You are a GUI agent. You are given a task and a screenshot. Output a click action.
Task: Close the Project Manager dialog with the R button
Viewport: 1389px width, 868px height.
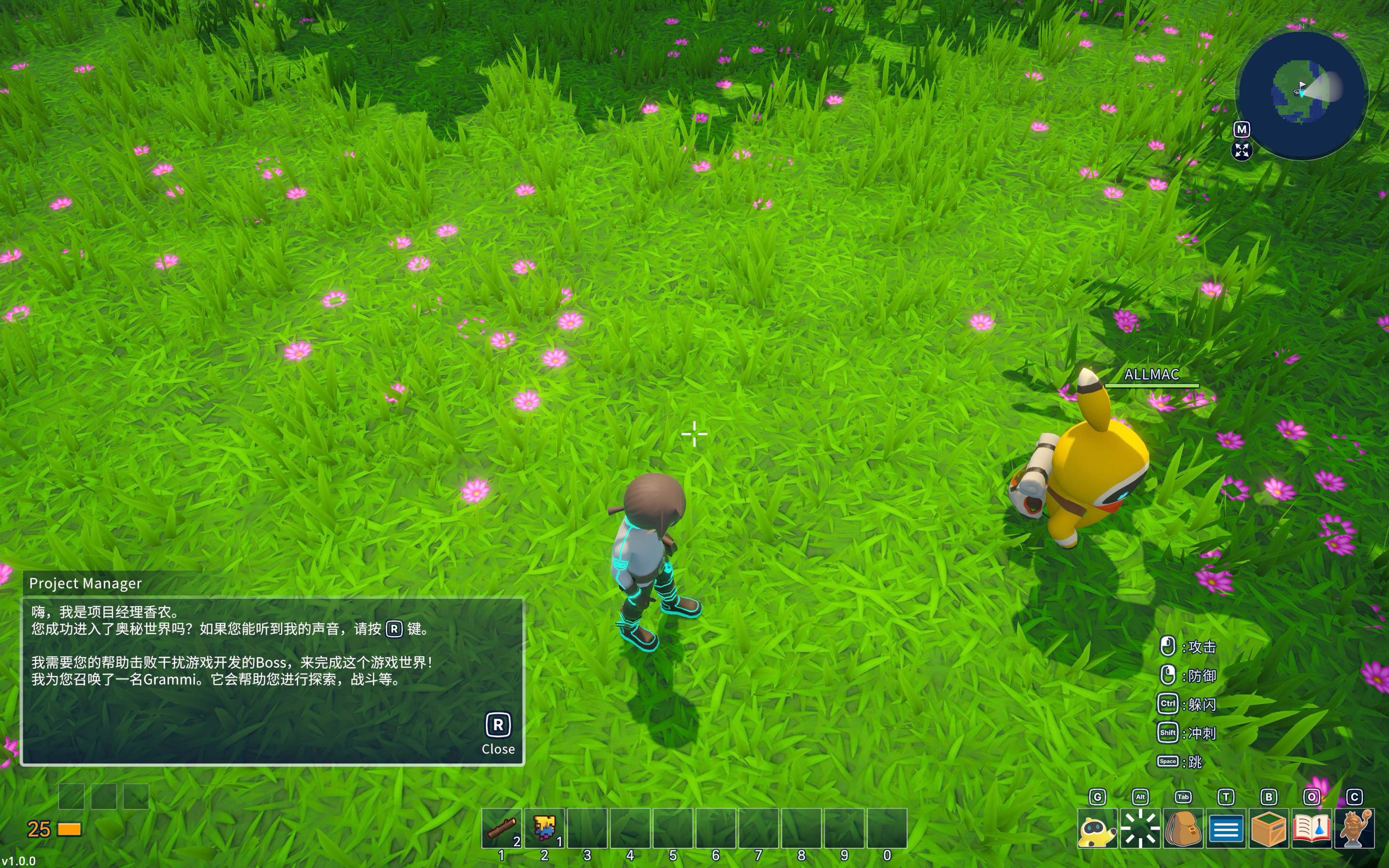497,725
